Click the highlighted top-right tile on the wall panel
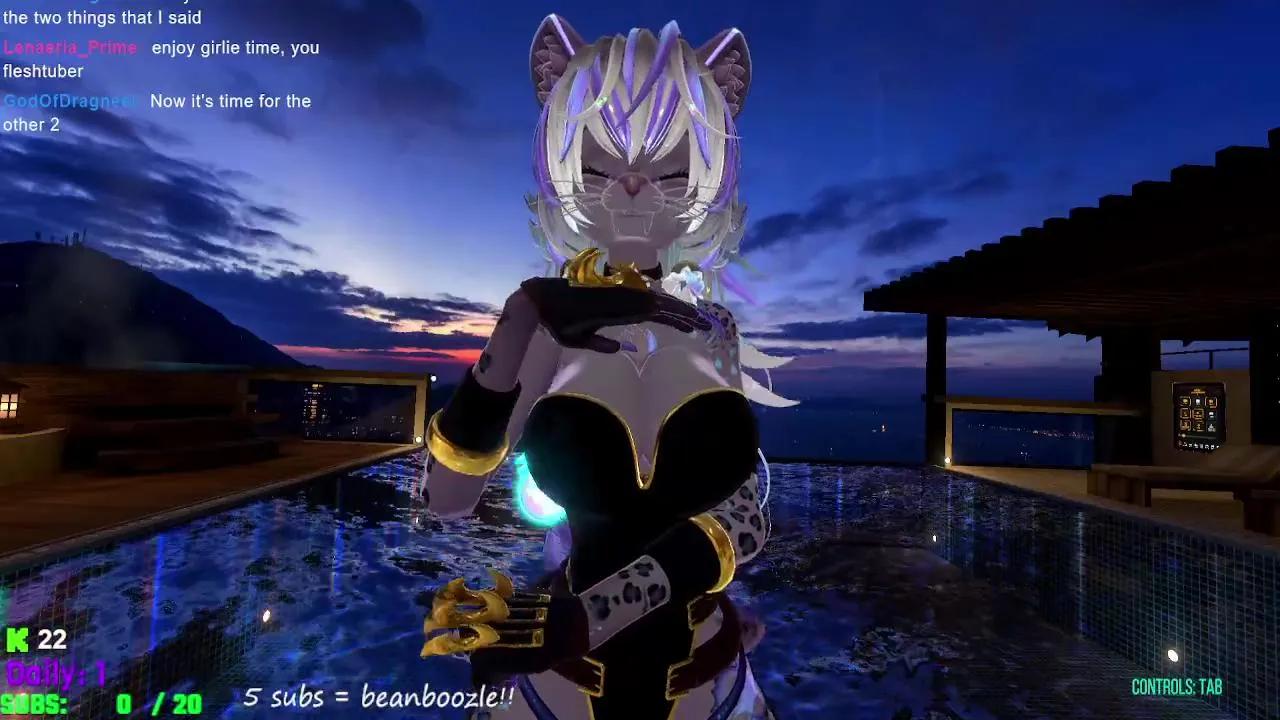This screenshot has height=720, width=1280. (1212, 402)
